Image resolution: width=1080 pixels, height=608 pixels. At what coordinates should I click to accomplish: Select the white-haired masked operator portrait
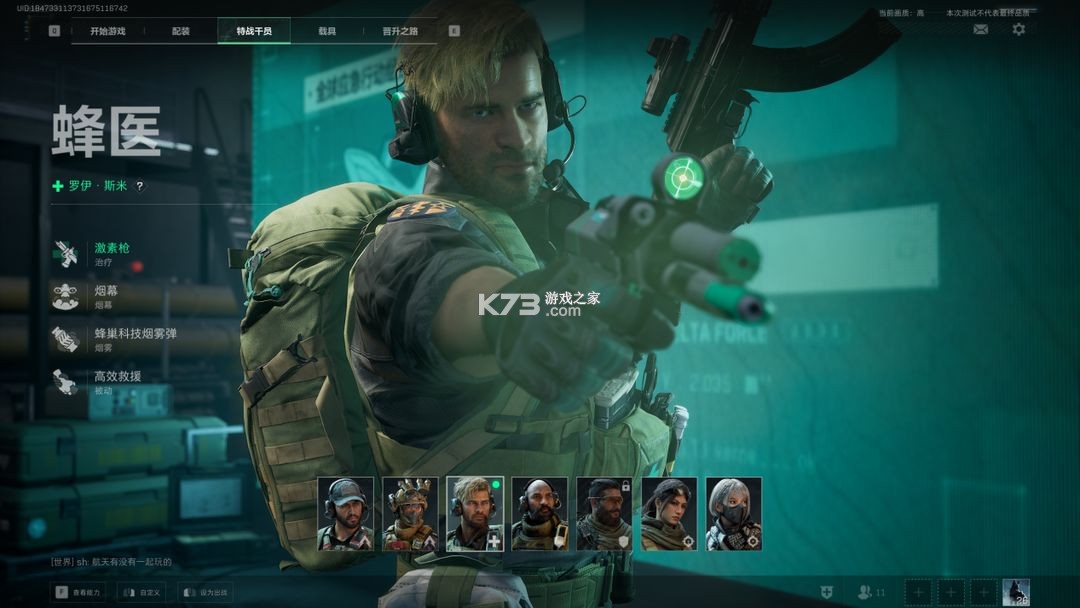733,514
